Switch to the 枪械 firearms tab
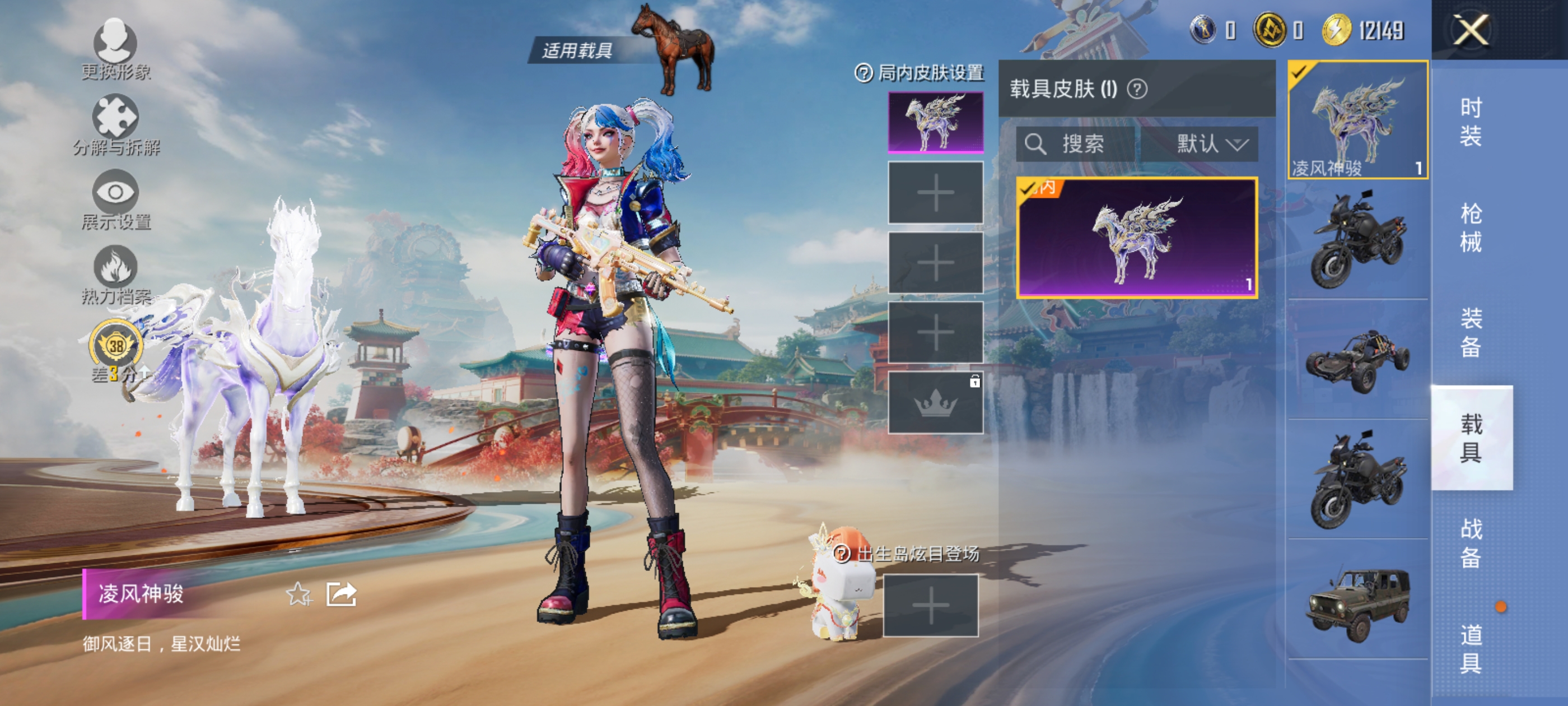 [1471, 228]
